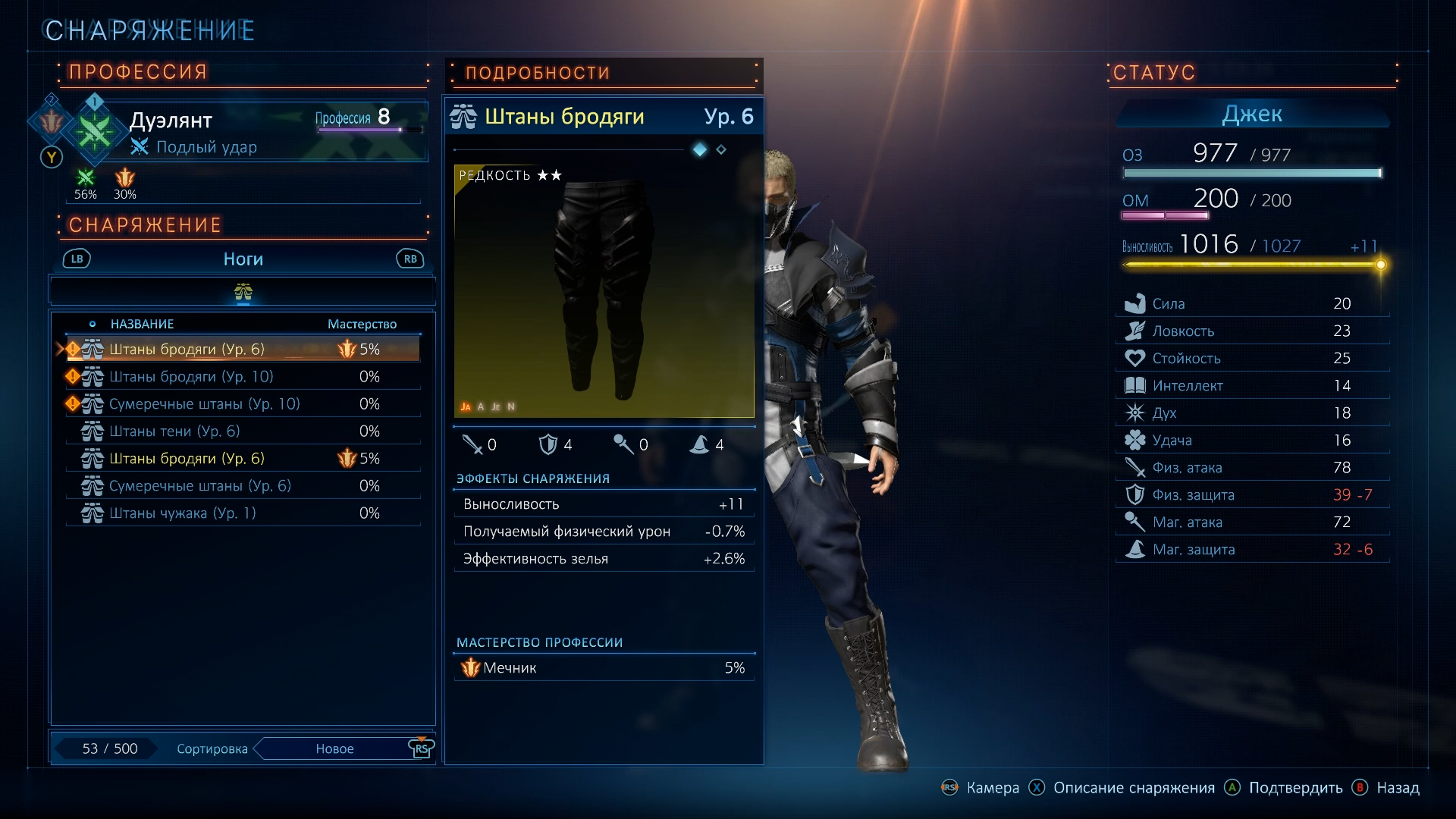This screenshot has height=819, width=1456.
Task: Choose Штаны чужака (Ур. 1)
Action: click(243, 513)
